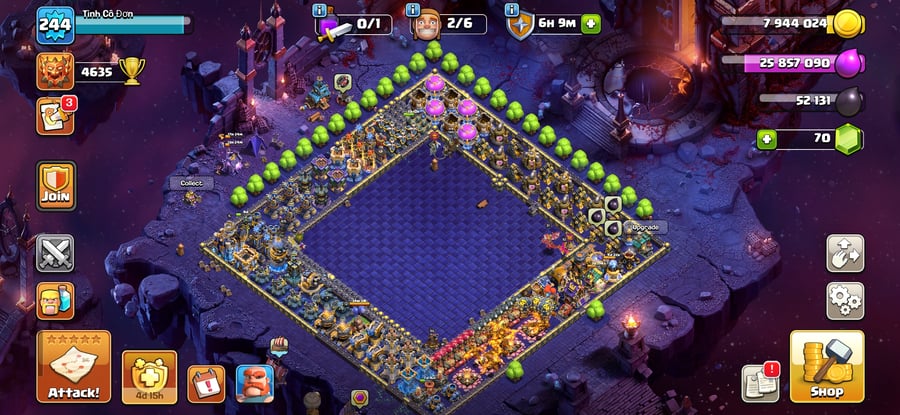The height and width of the screenshot is (415, 900).
Task: Open the village layout editor hand icon
Action: 845,253
